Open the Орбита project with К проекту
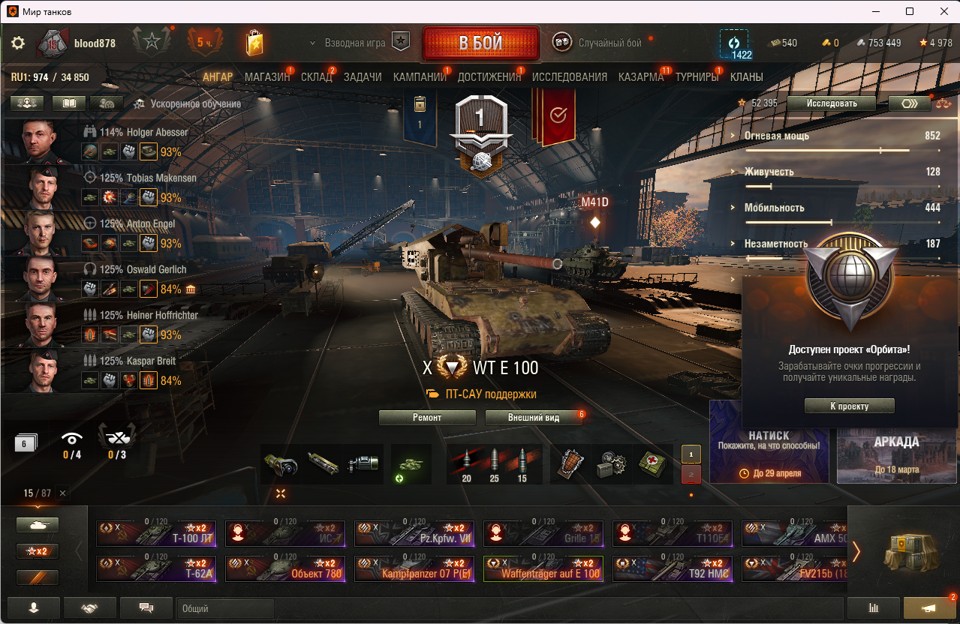 pos(849,406)
